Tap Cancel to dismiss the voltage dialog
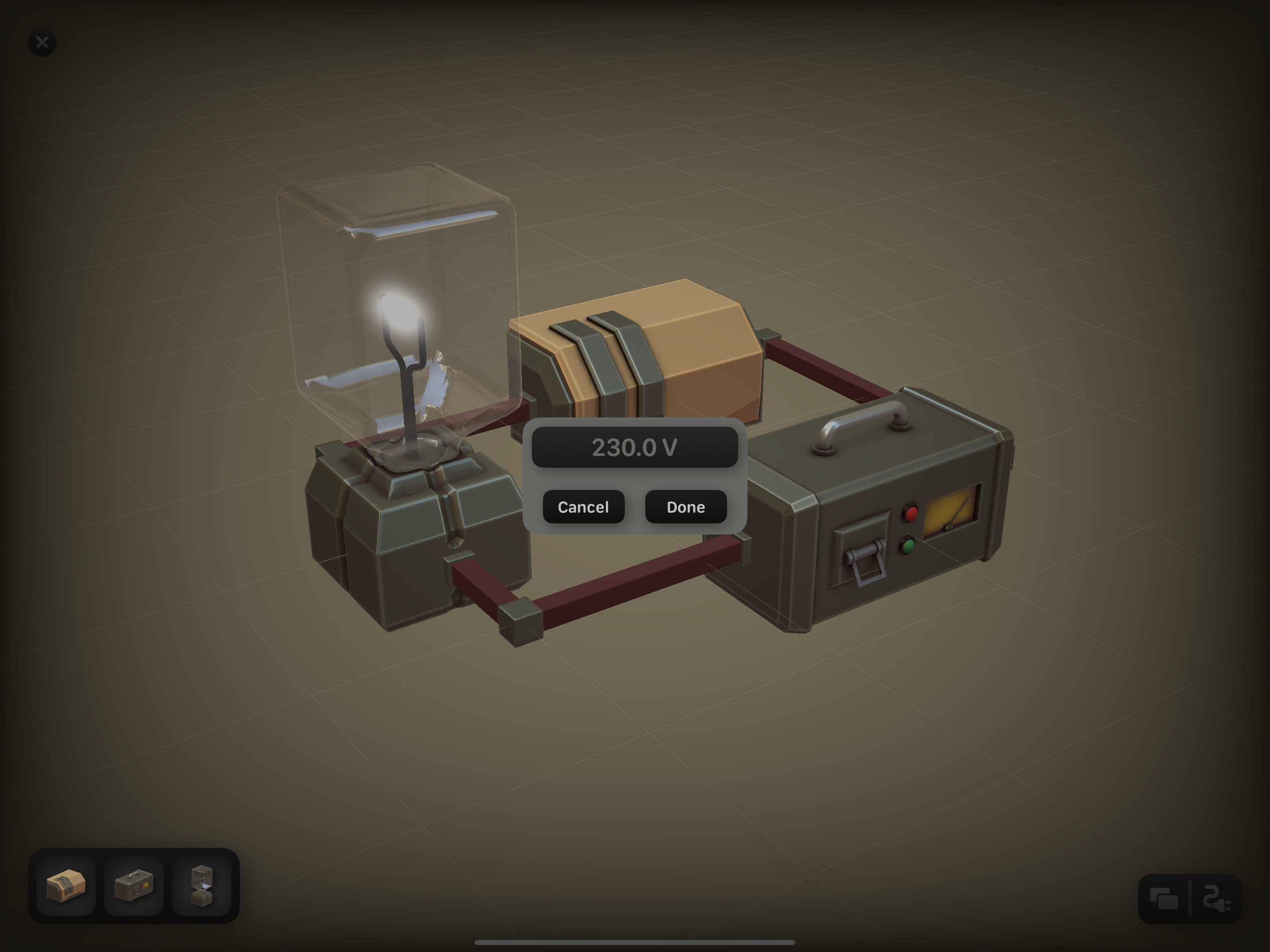The width and height of the screenshot is (1270, 952). pos(583,507)
